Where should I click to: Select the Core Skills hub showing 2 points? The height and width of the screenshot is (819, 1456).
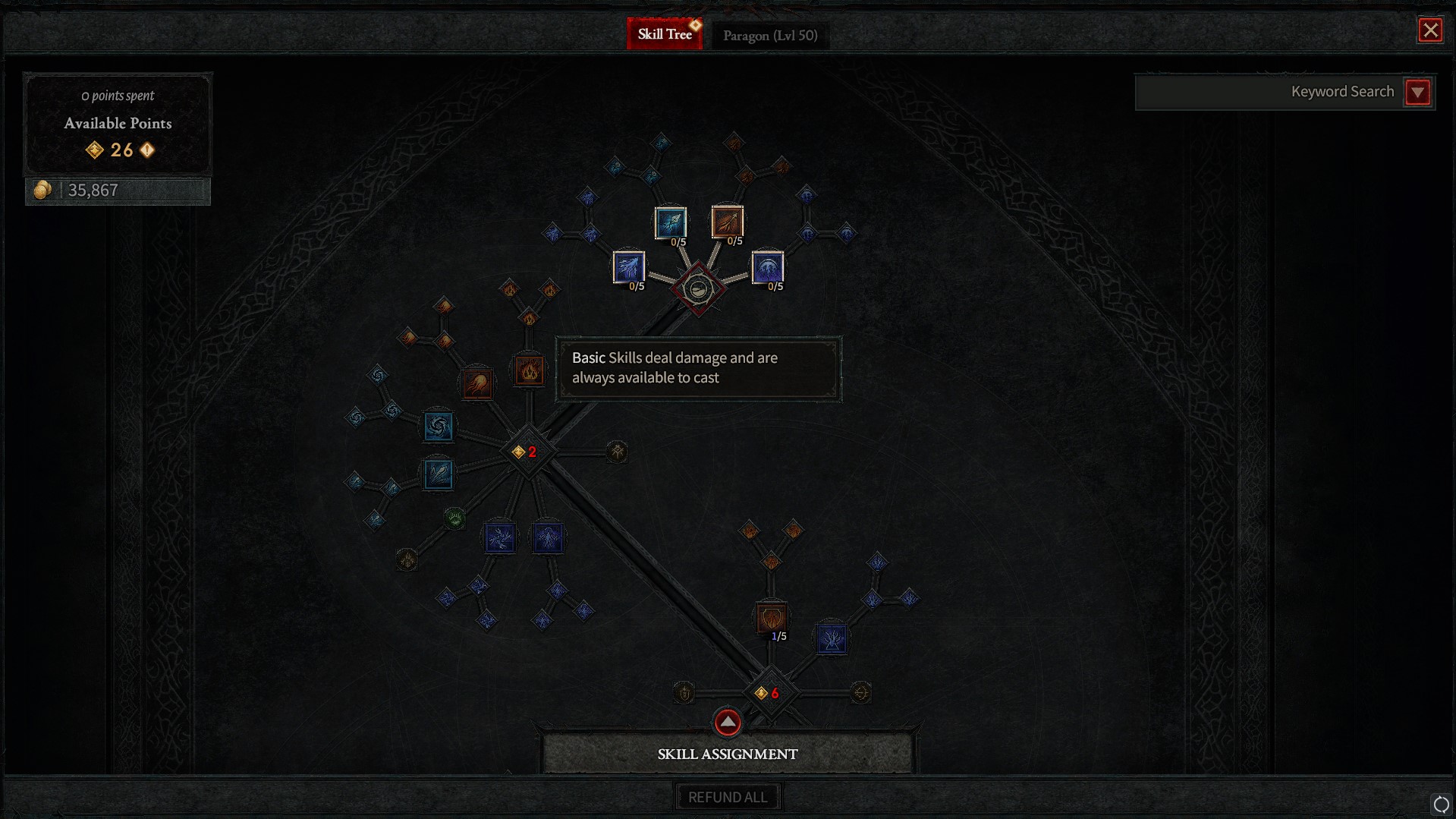point(527,452)
